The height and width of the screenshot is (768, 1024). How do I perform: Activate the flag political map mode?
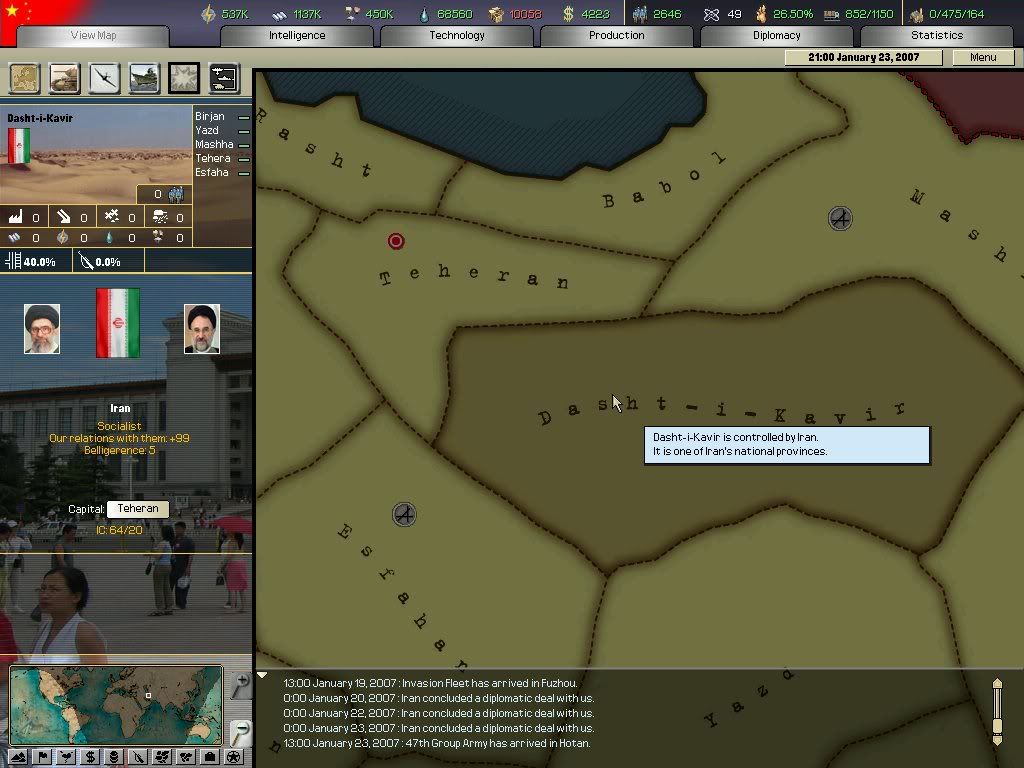(x=42, y=757)
